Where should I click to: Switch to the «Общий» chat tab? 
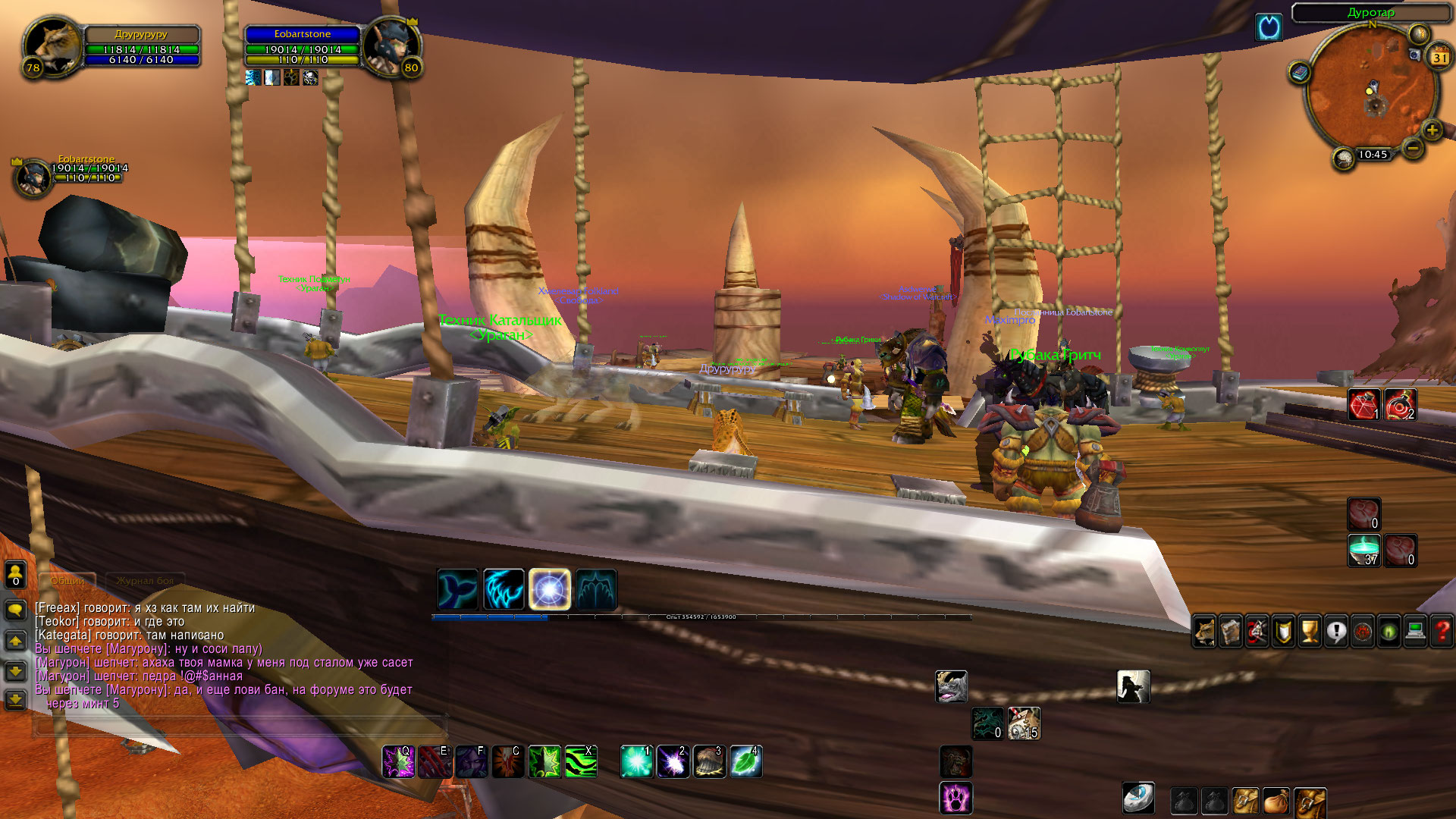67,581
